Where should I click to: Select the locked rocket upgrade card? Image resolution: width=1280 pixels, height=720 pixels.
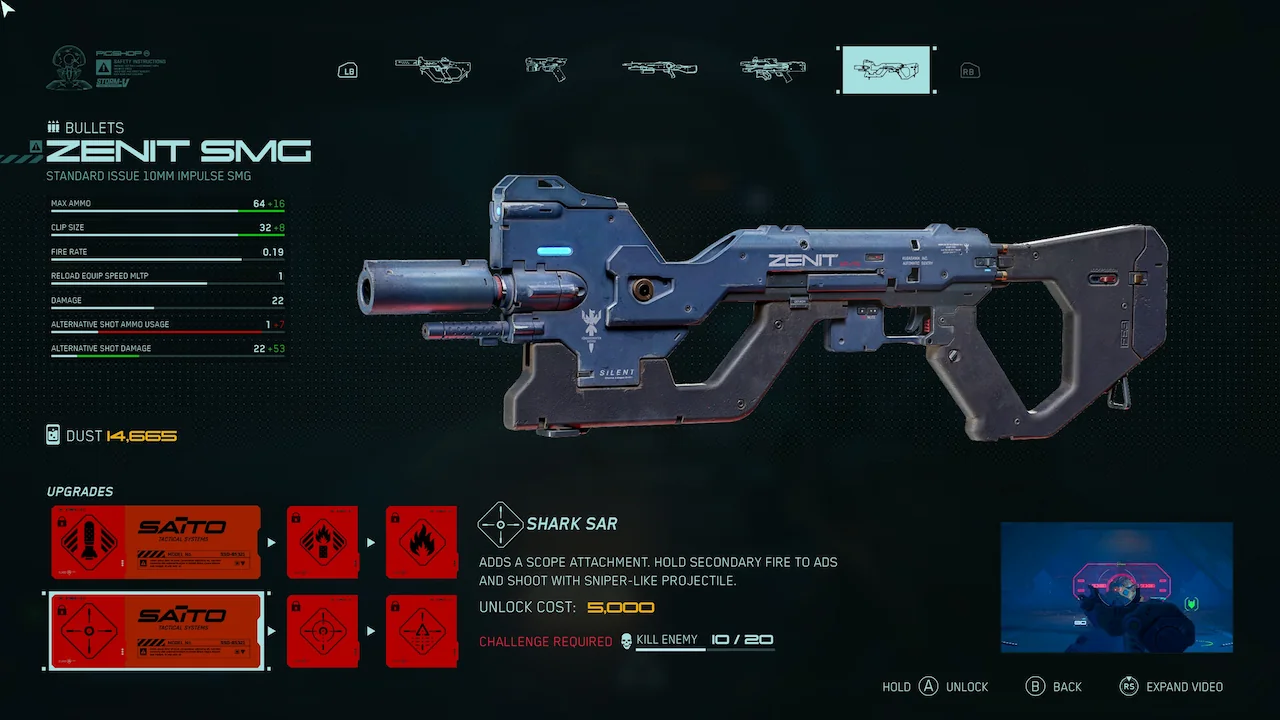tap(156, 542)
